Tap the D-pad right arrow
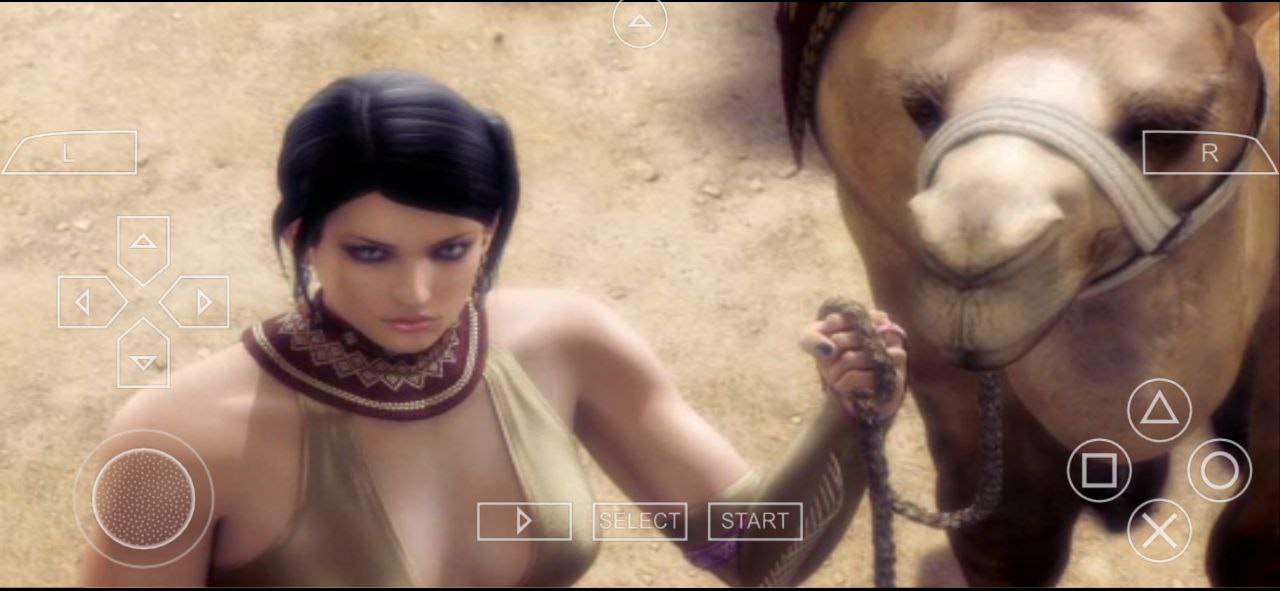The width and height of the screenshot is (1280, 591). tap(198, 302)
